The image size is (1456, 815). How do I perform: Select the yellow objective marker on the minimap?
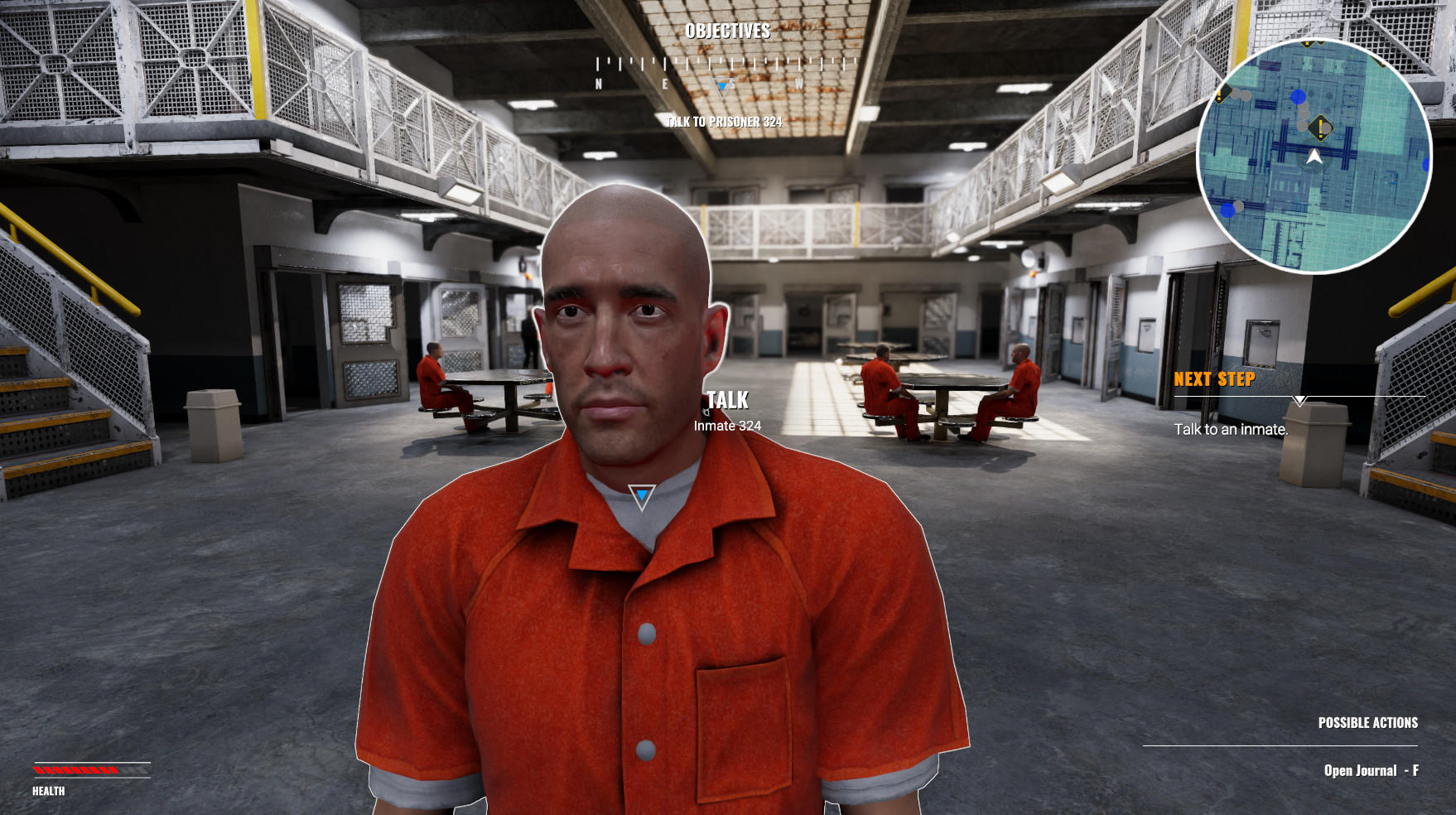(x=1319, y=127)
